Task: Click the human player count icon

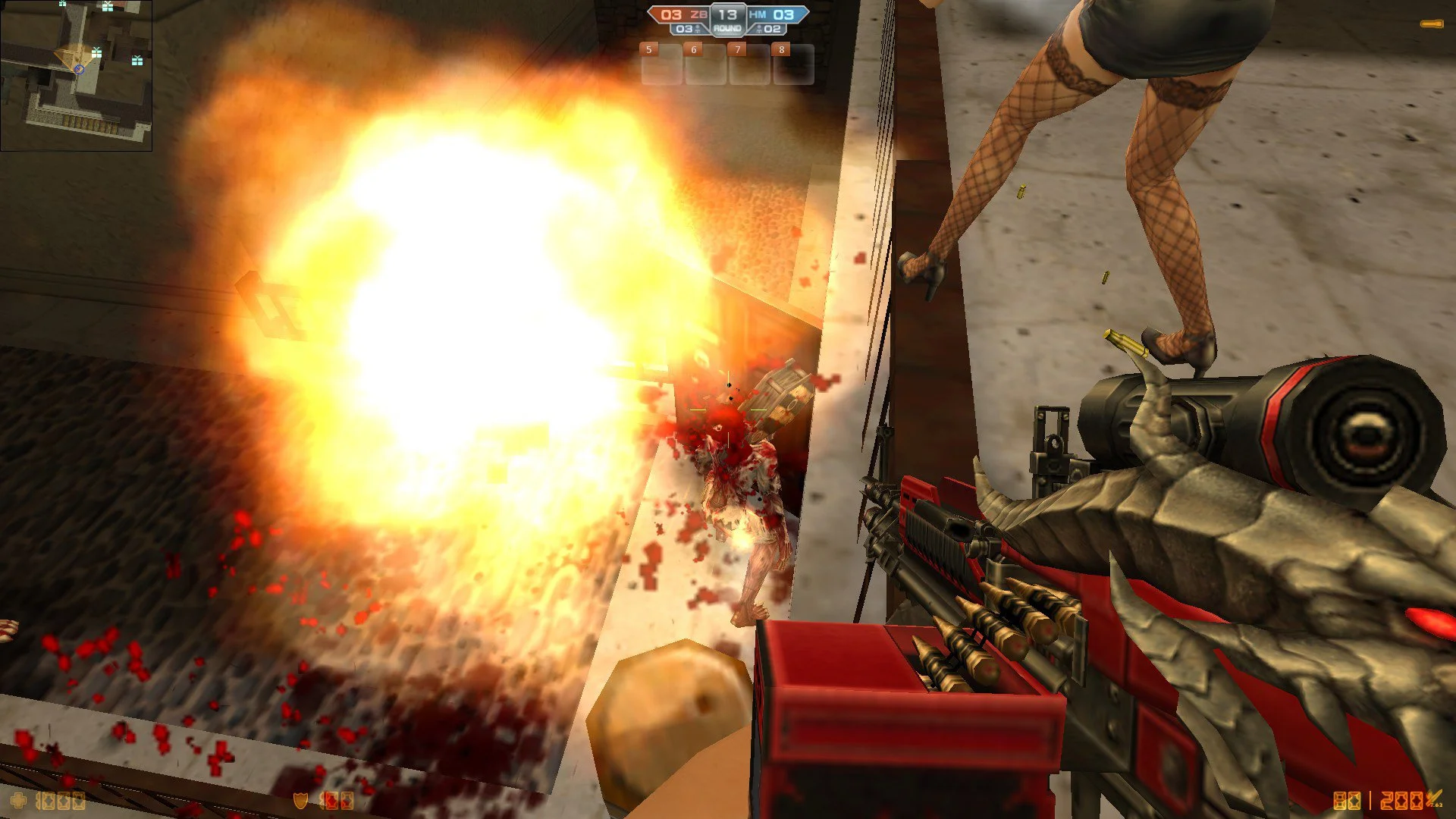Action: point(759,30)
